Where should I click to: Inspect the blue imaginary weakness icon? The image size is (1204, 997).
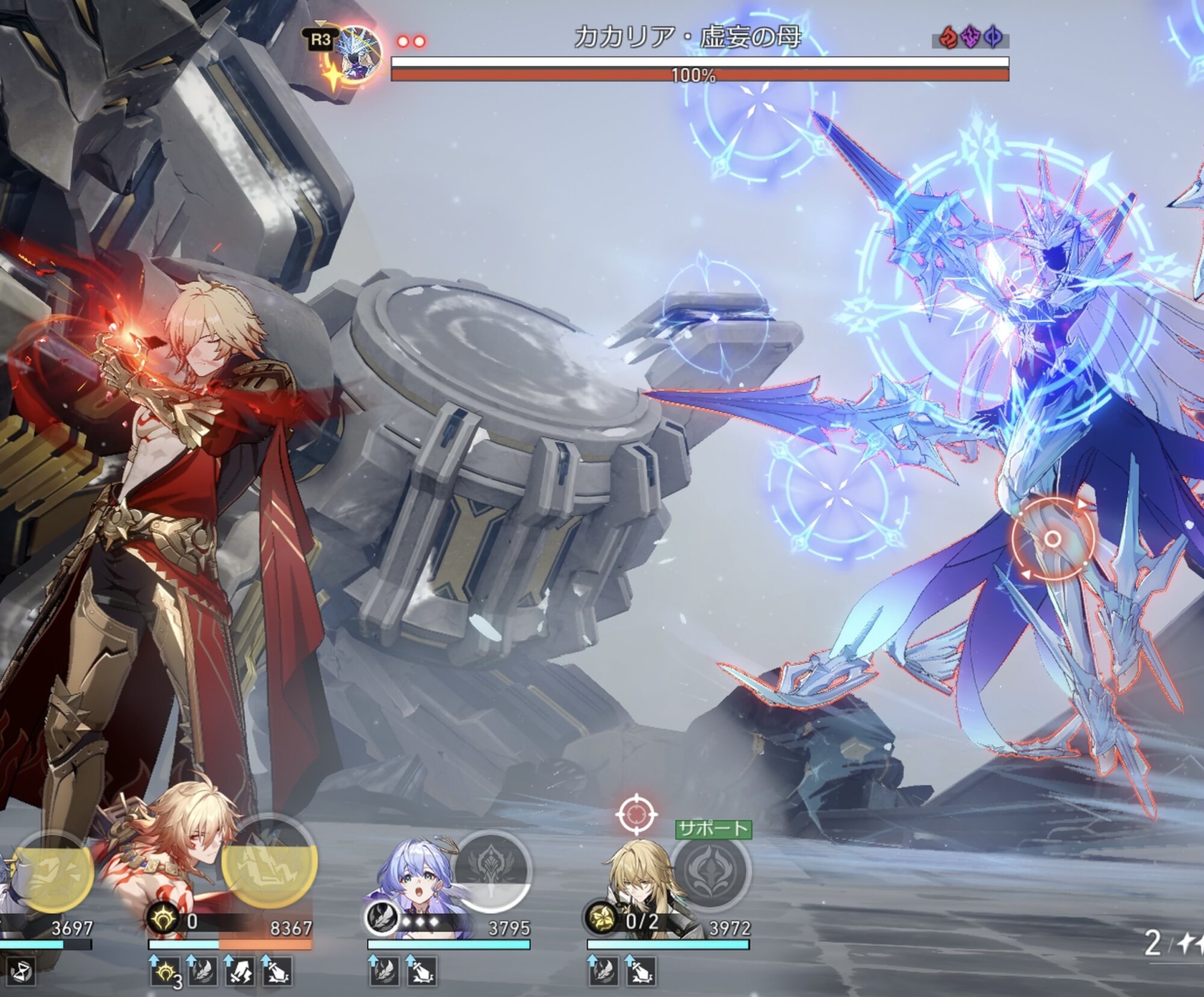pos(993,38)
